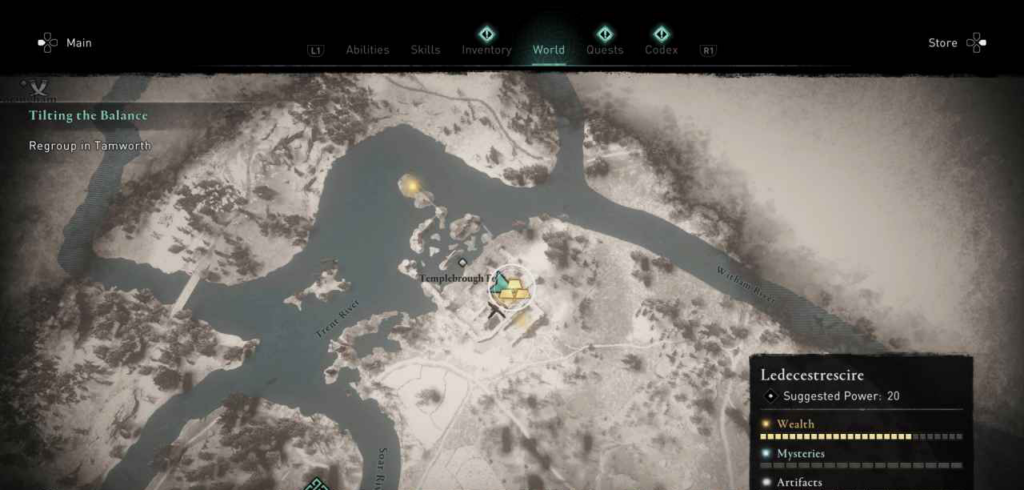
Task: Select the glowing wealth dot in the river
Action: coord(410,184)
